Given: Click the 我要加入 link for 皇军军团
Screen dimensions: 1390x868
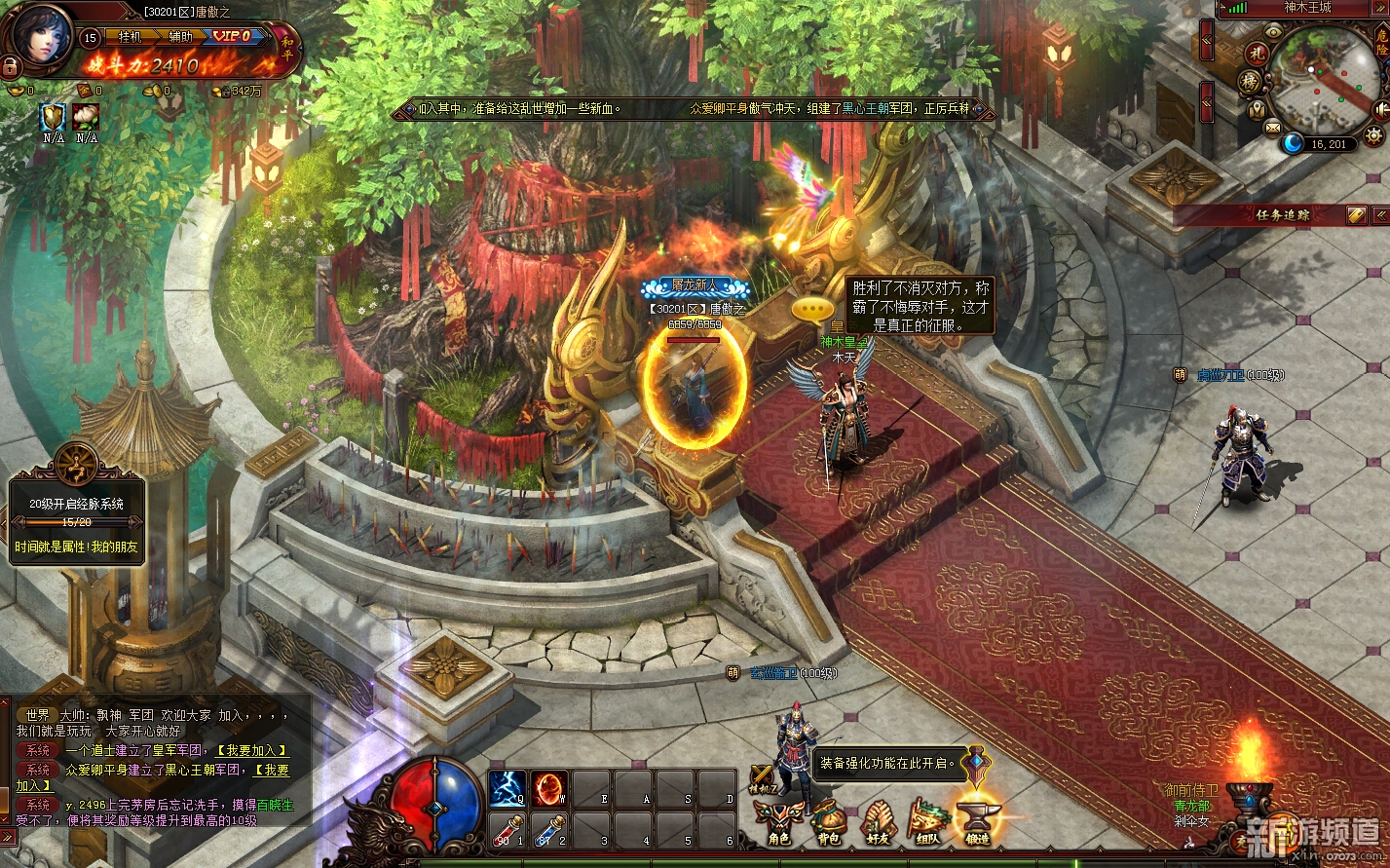Looking at the screenshot, I should [x=251, y=750].
